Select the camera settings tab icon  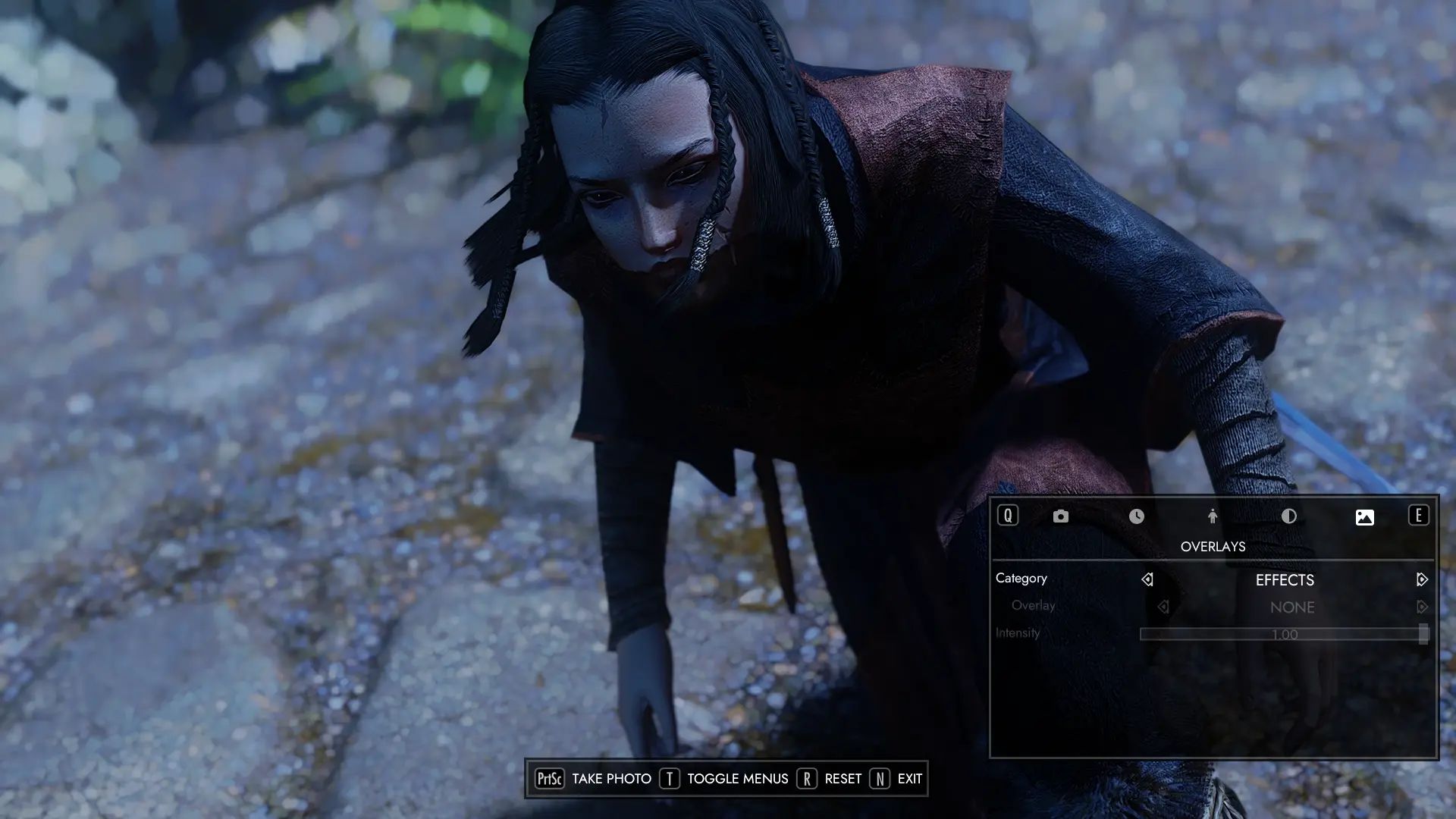(x=1060, y=516)
